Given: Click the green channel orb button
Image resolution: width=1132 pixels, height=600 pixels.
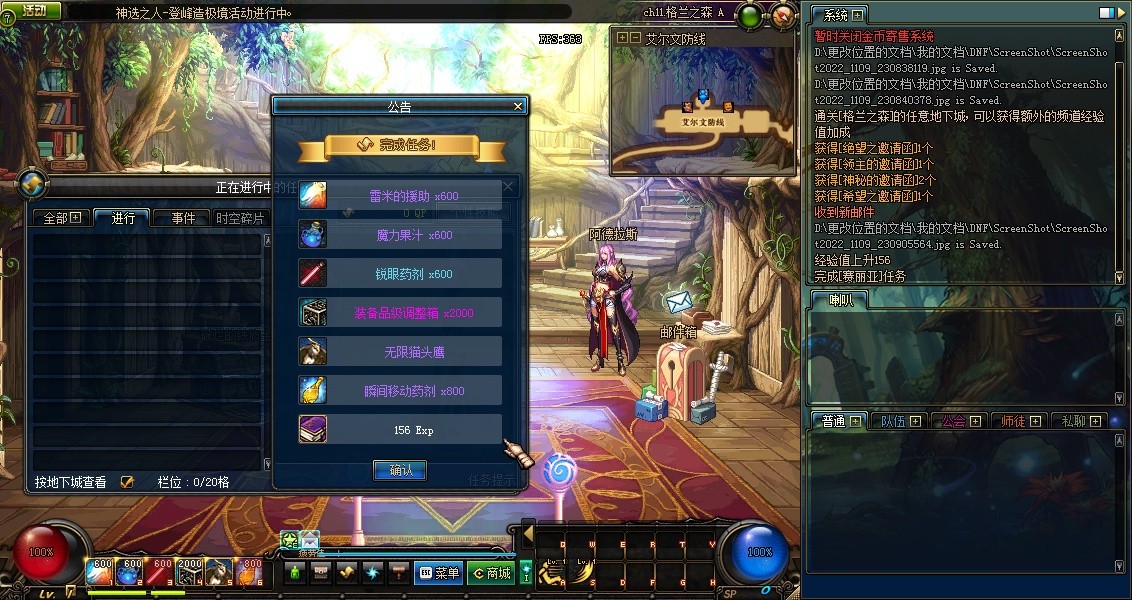Looking at the screenshot, I should (749, 16).
